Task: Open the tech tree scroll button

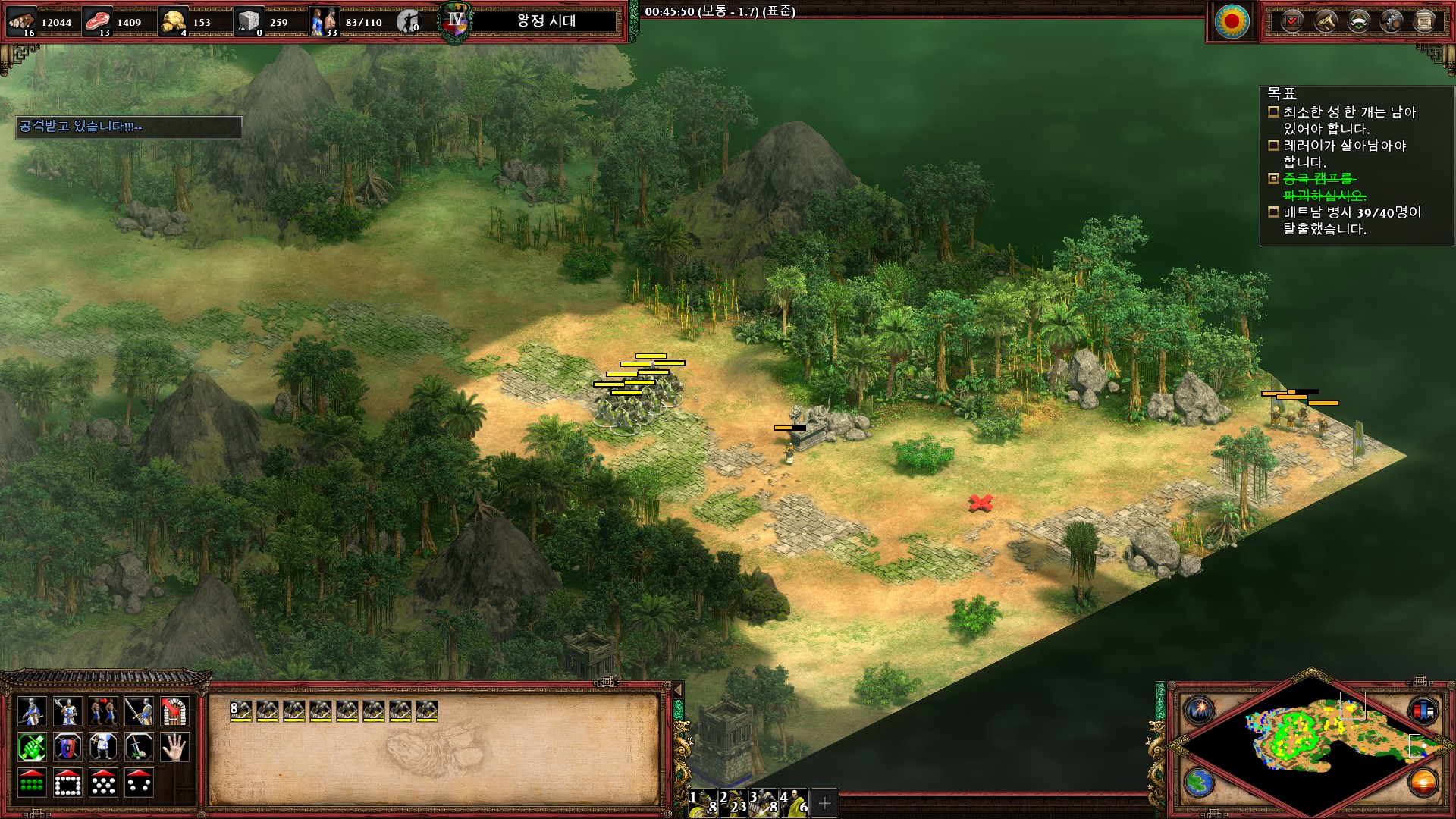Action: click(x=1424, y=21)
